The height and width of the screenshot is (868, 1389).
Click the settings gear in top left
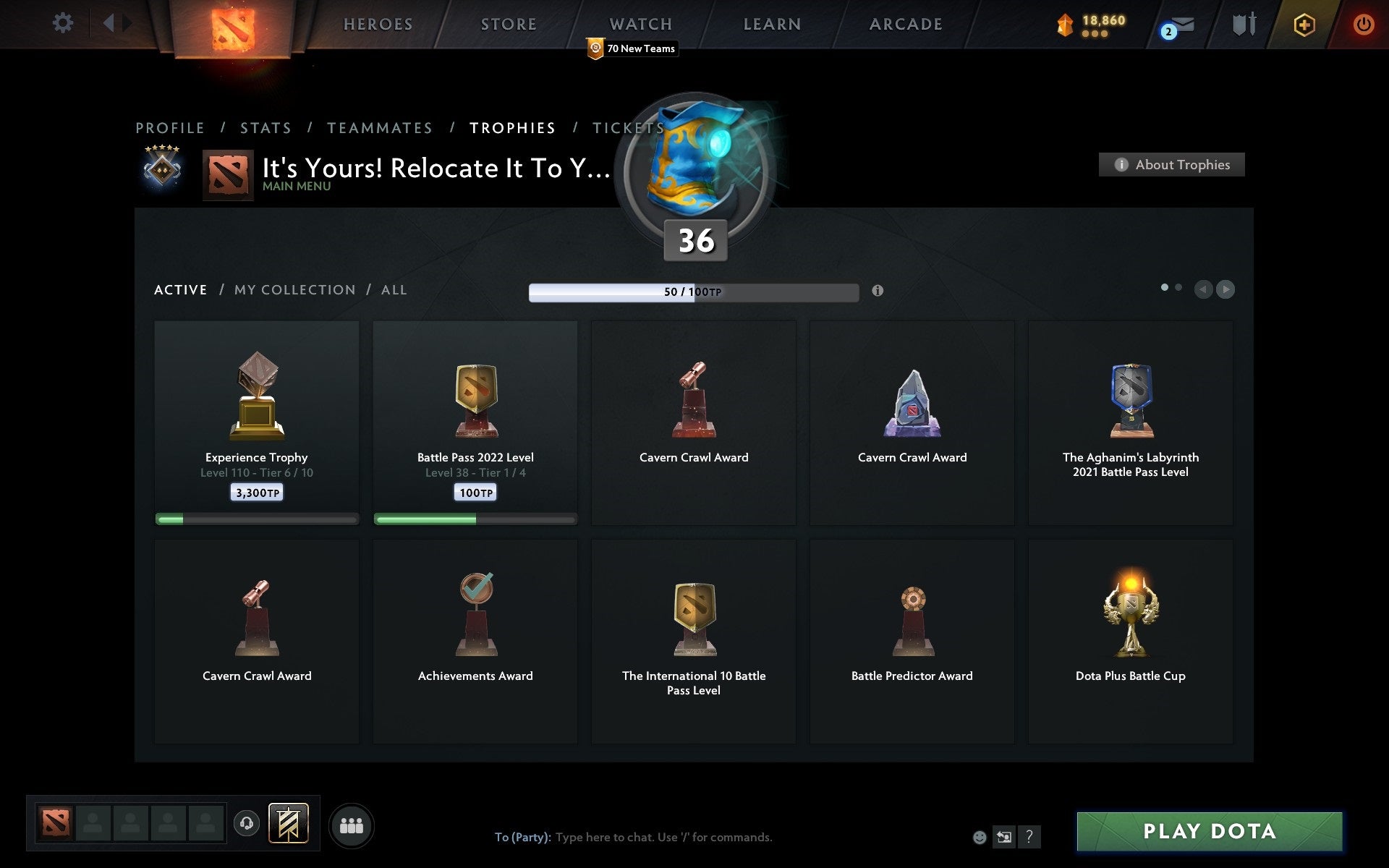tap(64, 23)
